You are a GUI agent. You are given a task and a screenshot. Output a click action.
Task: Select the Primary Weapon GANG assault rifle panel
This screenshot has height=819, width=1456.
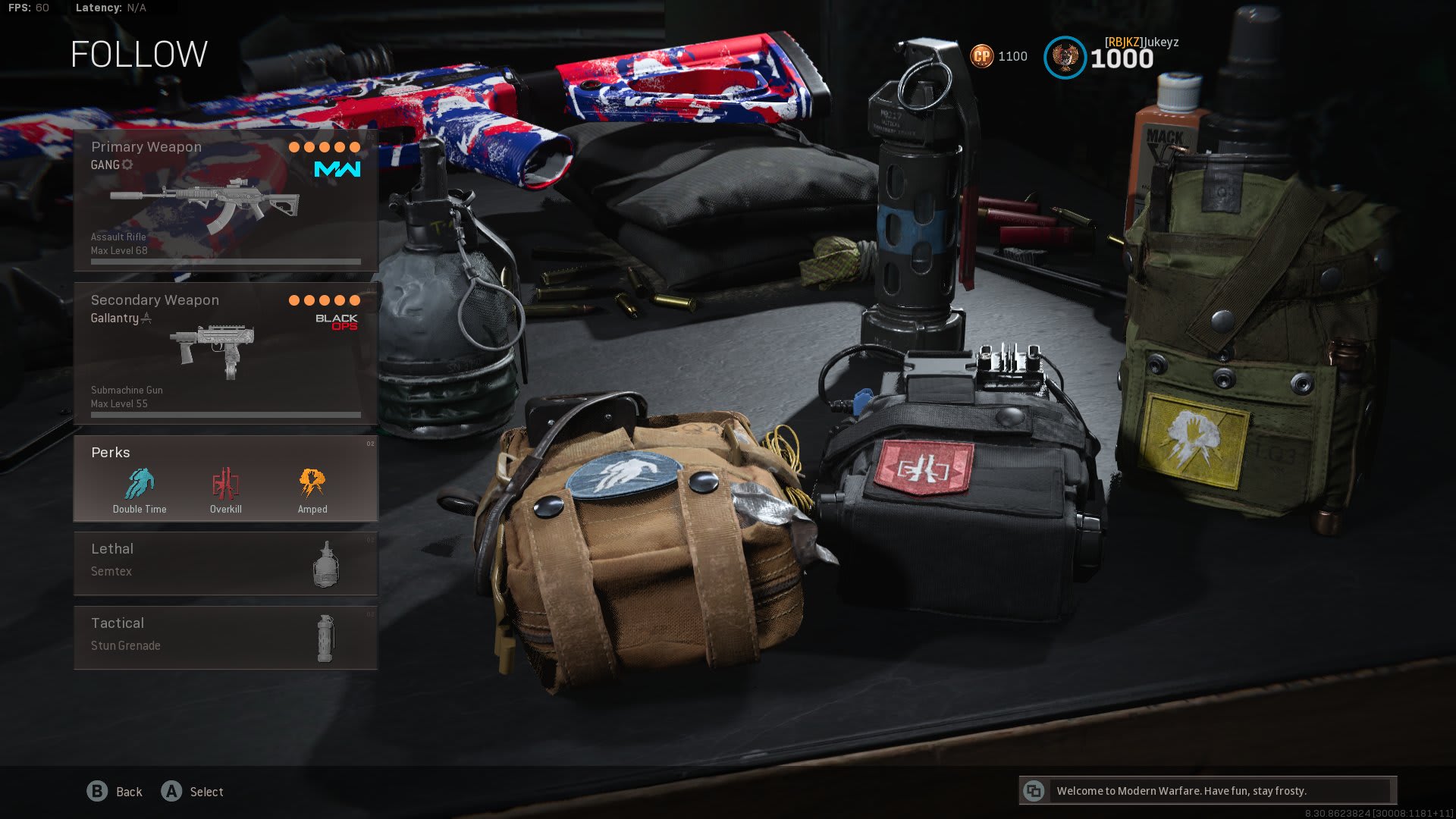[x=225, y=200]
